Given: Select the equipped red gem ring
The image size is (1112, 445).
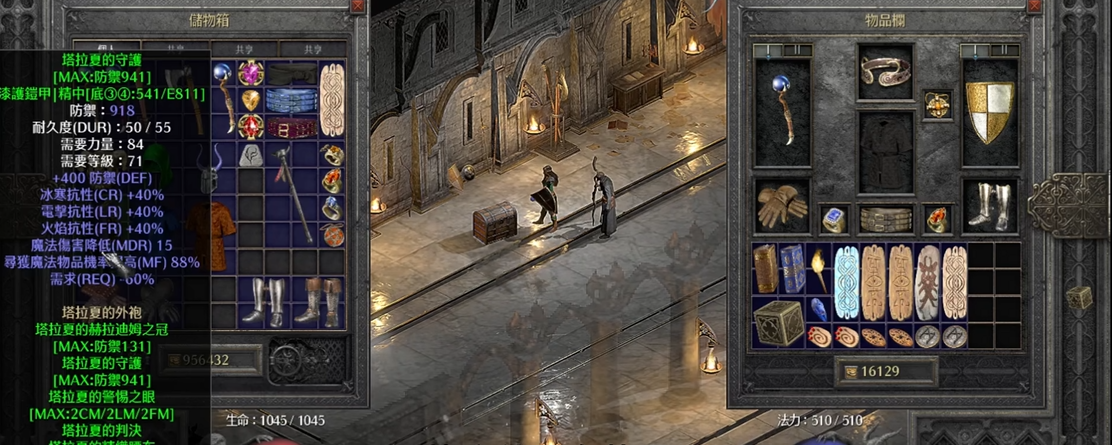Looking at the screenshot, I should click(x=937, y=219).
